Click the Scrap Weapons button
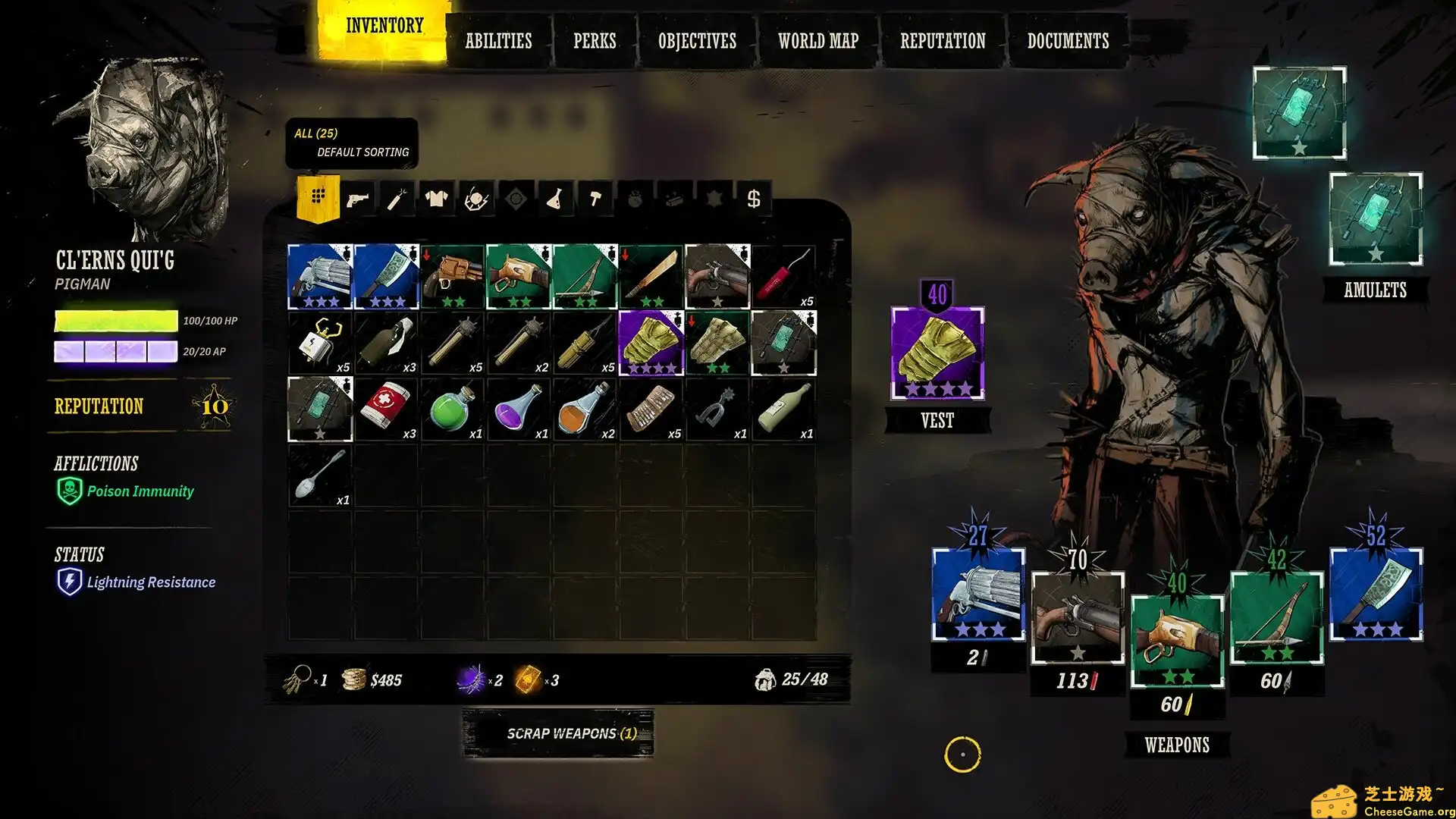The width and height of the screenshot is (1456, 819). [x=558, y=733]
